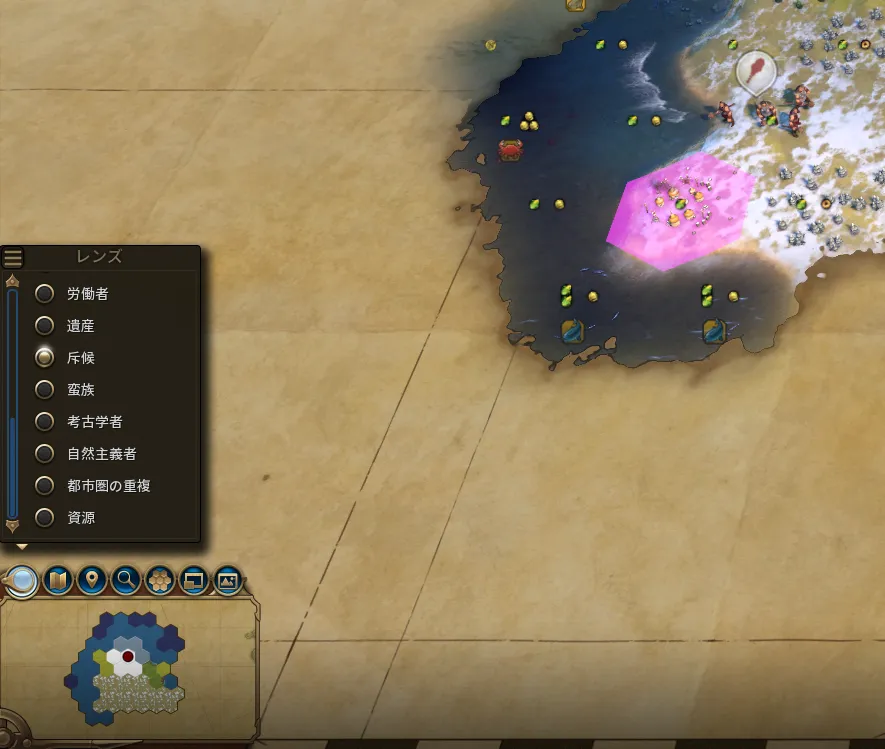The width and height of the screenshot is (885, 749).
Task: Choose the 自然主義者 lens
Action: click(45, 454)
